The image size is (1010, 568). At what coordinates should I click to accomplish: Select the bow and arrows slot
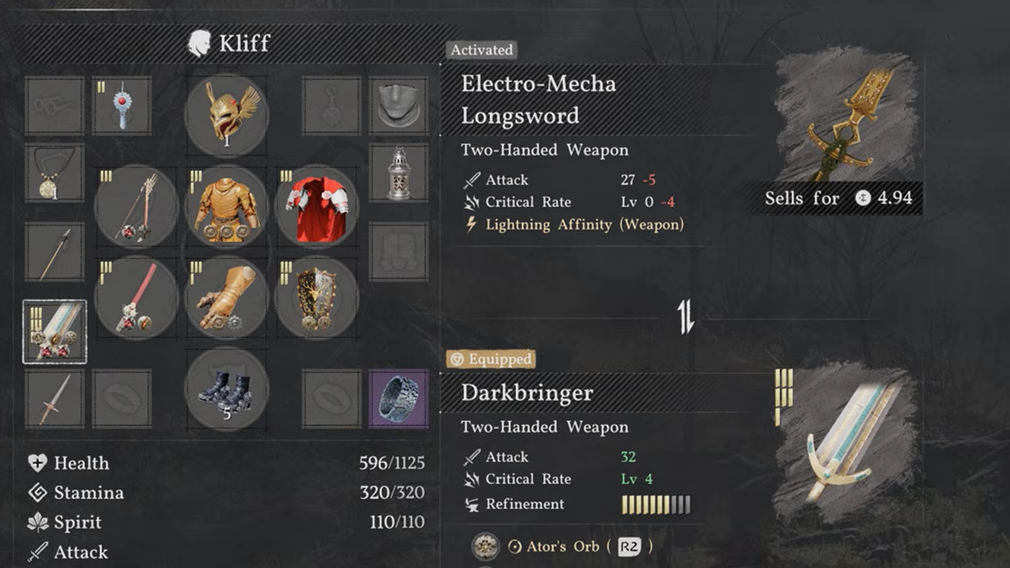(136, 207)
